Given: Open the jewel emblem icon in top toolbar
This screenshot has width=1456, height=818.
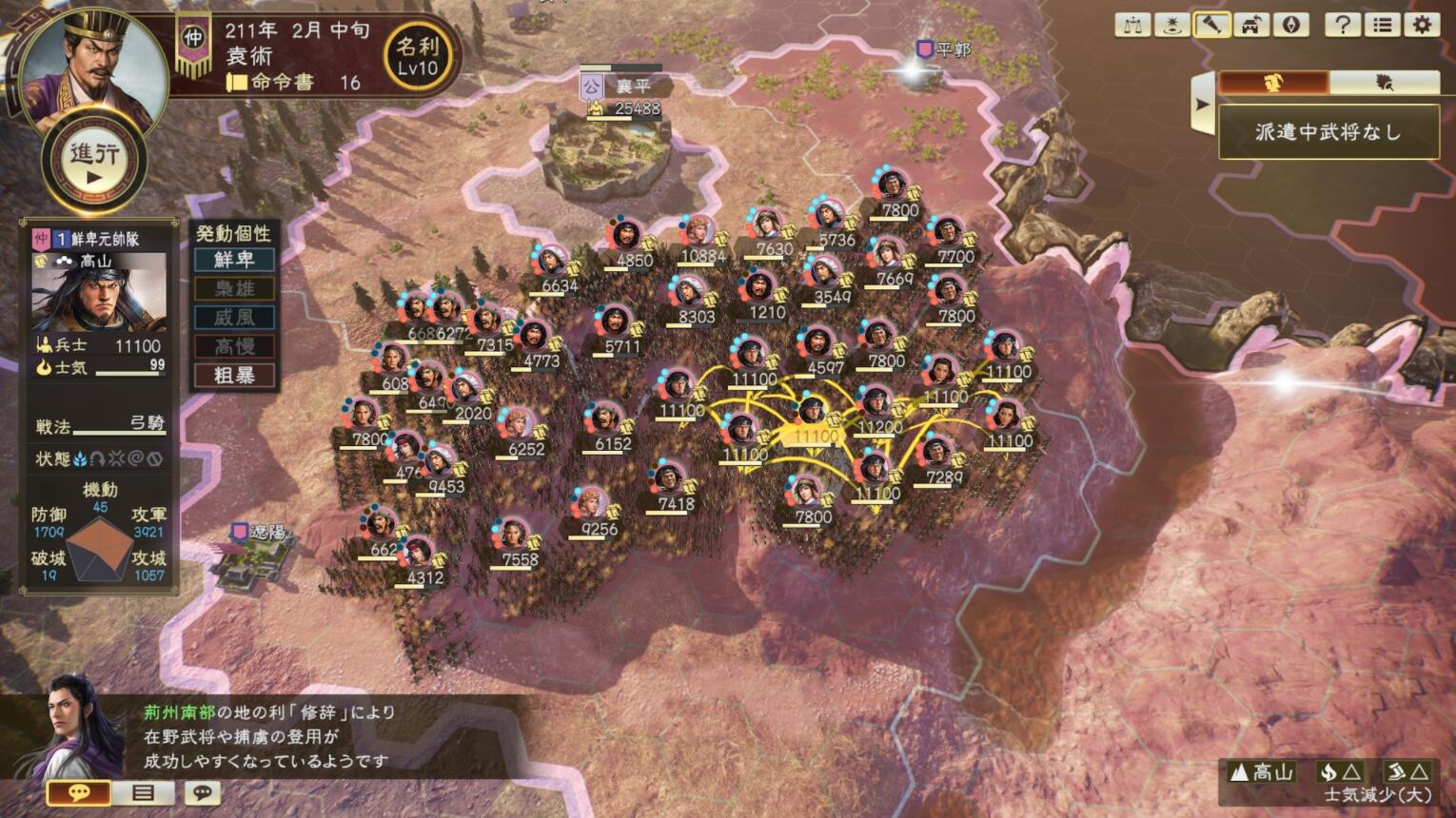Looking at the screenshot, I should pos(1290,25).
